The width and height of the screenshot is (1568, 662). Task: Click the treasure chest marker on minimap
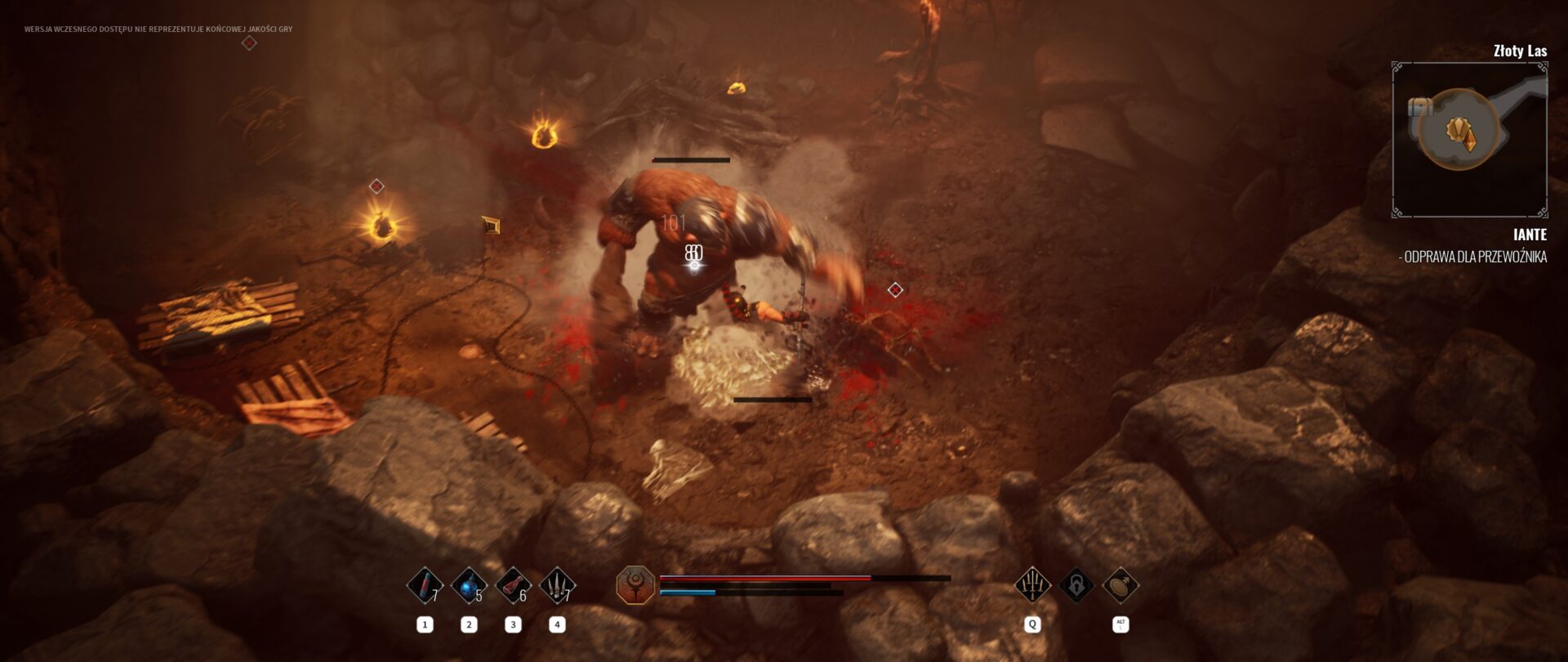1421,107
